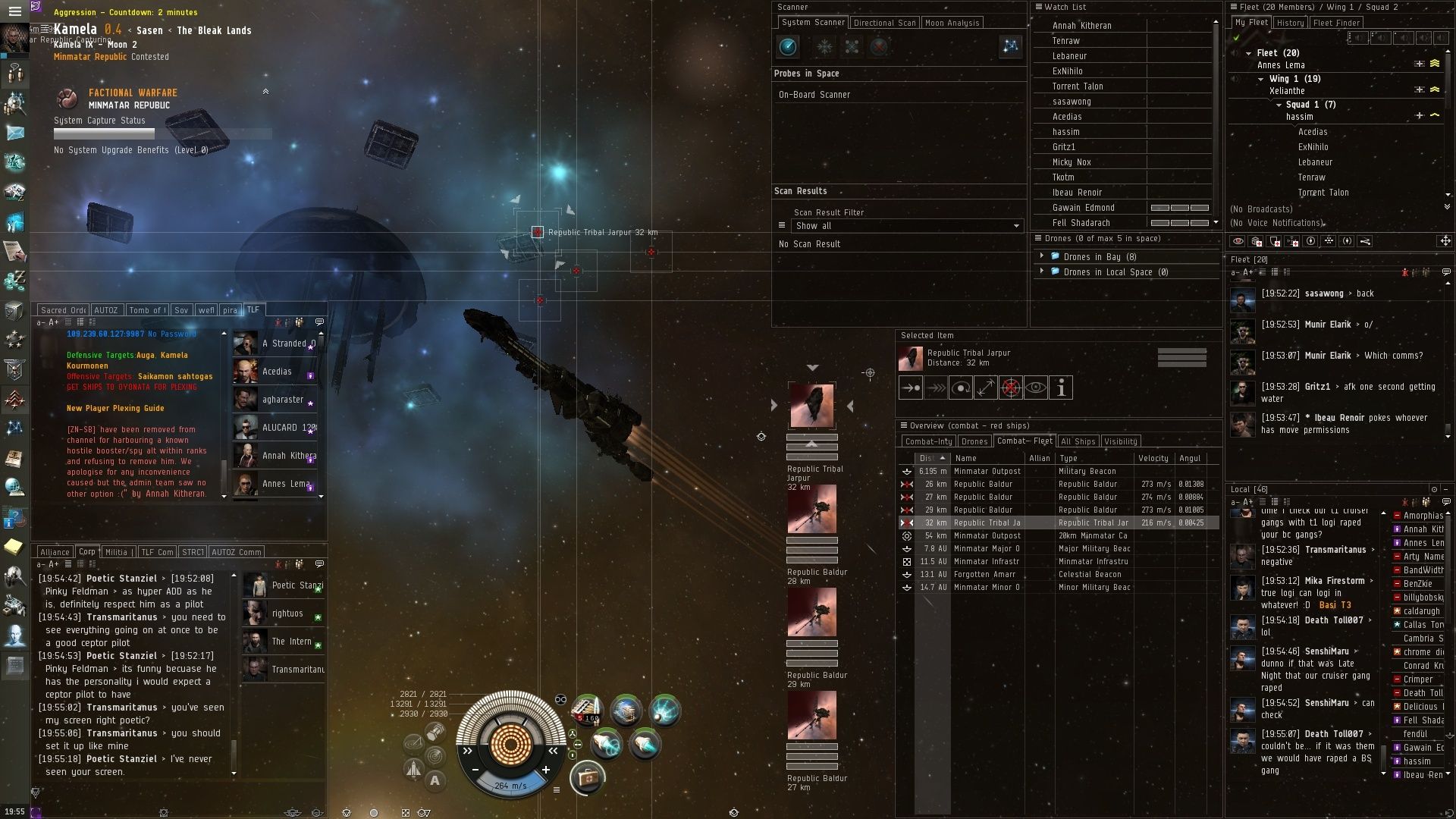Expand Drones in Bay group
This screenshot has width=1456, height=819.
pyautogui.click(x=1042, y=256)
